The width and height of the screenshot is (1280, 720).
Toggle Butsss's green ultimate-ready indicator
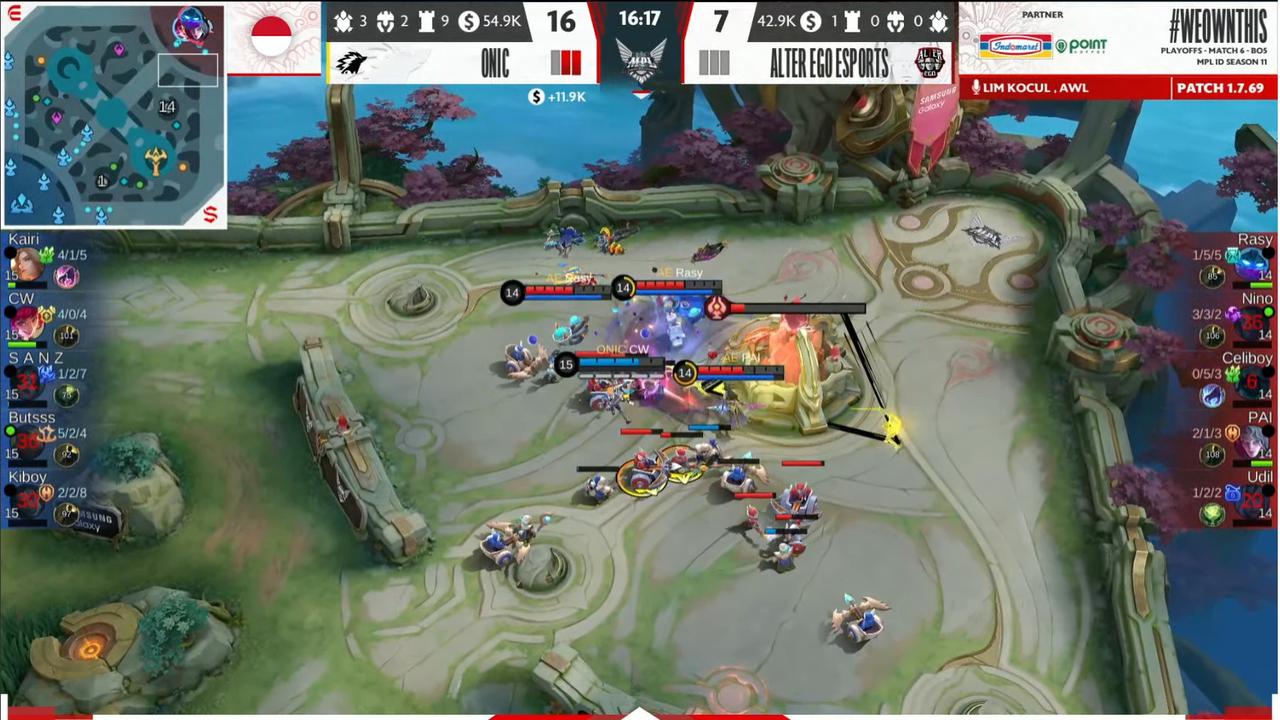click(x=9, y=430)
